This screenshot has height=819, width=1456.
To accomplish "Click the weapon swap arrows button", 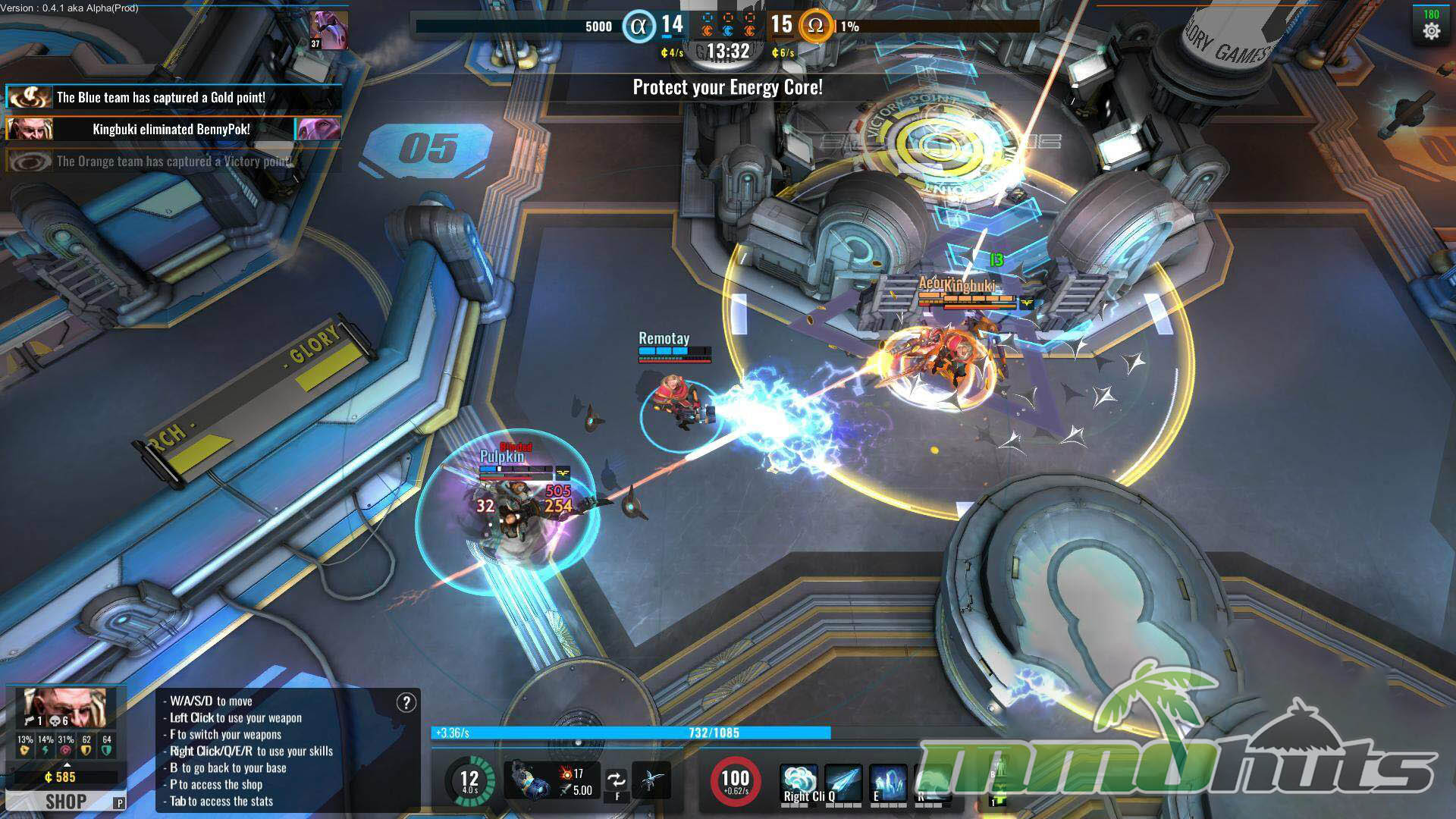I will (x=617, y=780).
